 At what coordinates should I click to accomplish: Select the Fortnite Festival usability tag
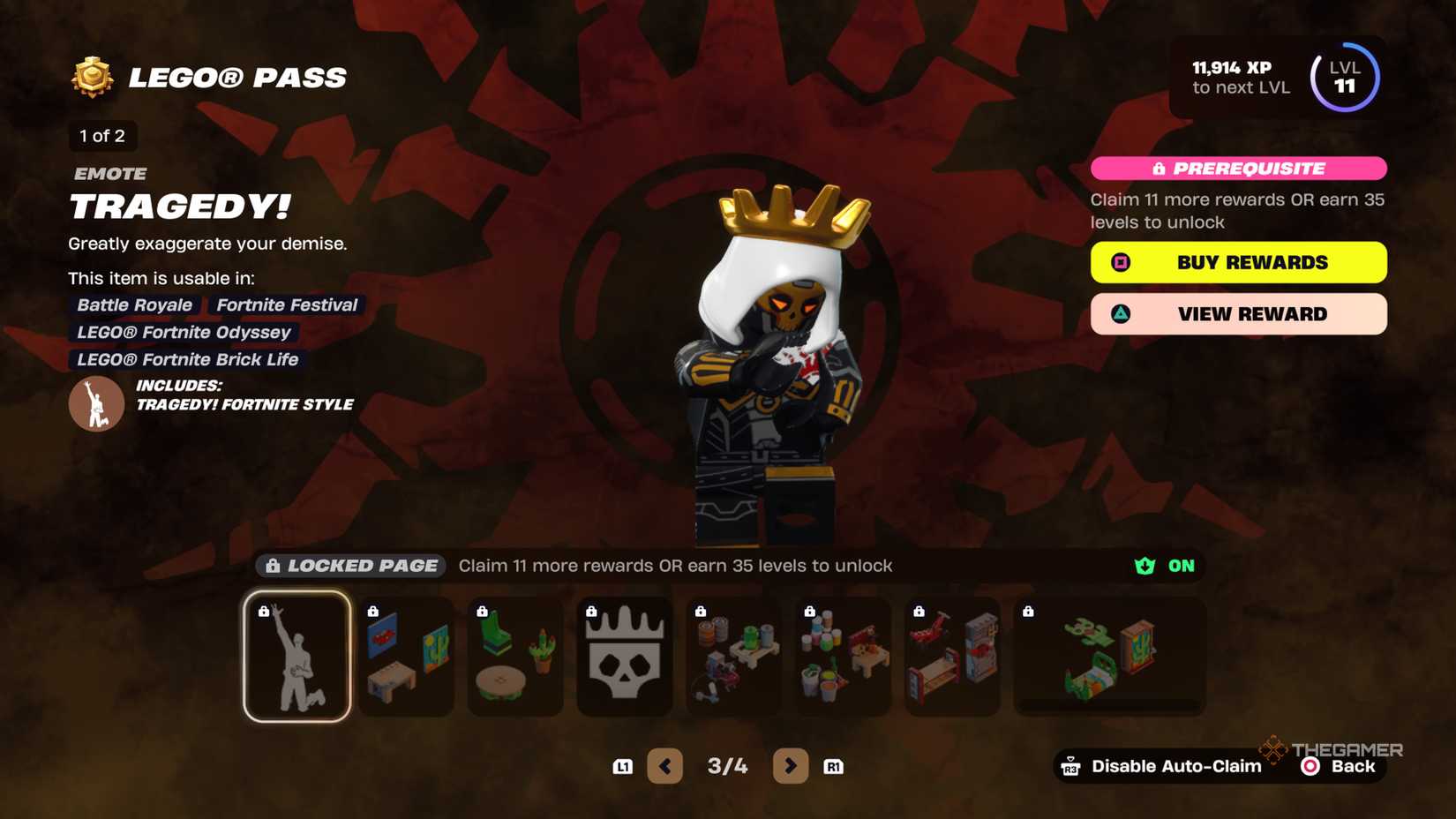coord(287,304)
